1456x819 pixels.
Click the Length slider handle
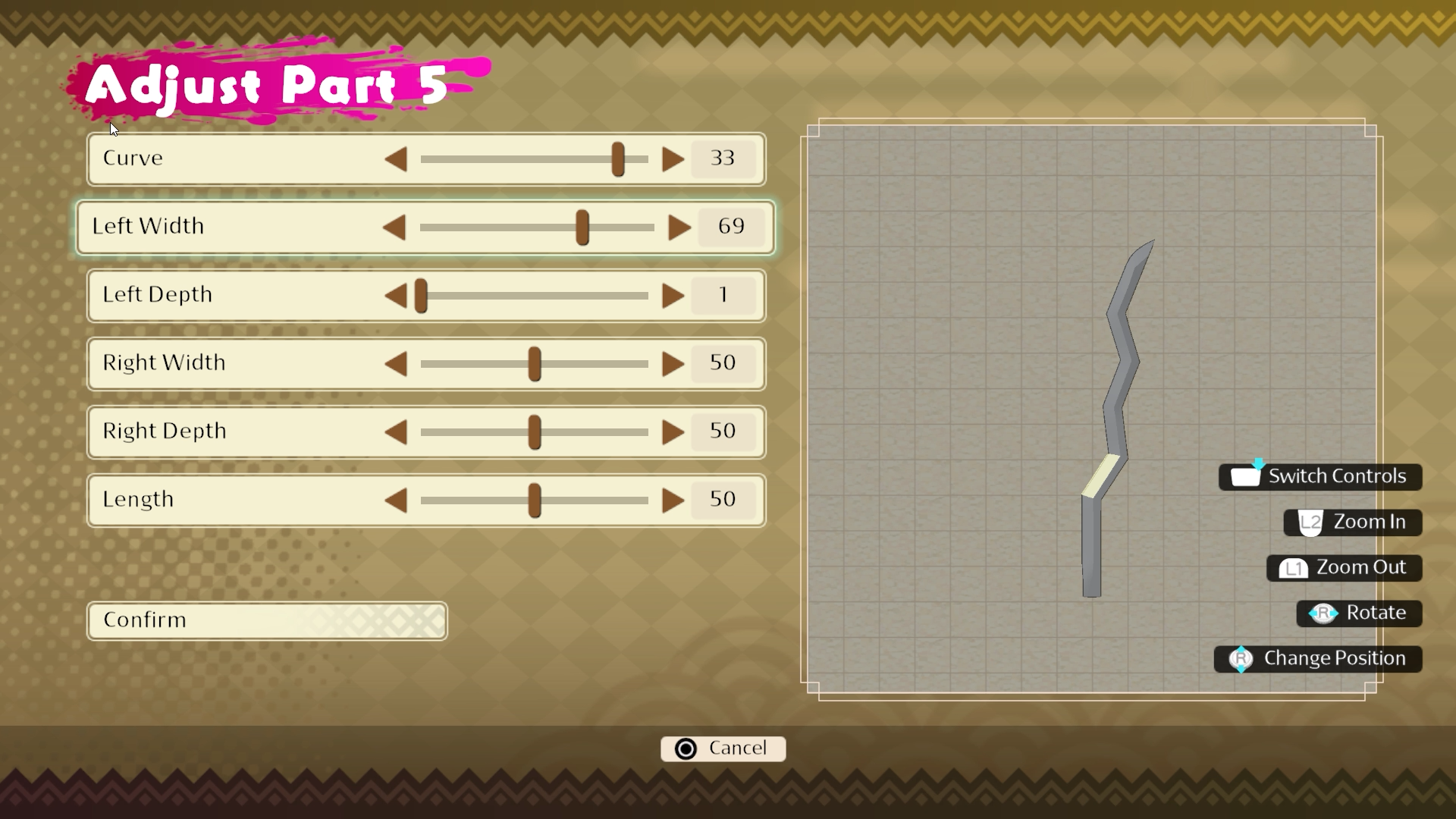(x=535, y=500)
